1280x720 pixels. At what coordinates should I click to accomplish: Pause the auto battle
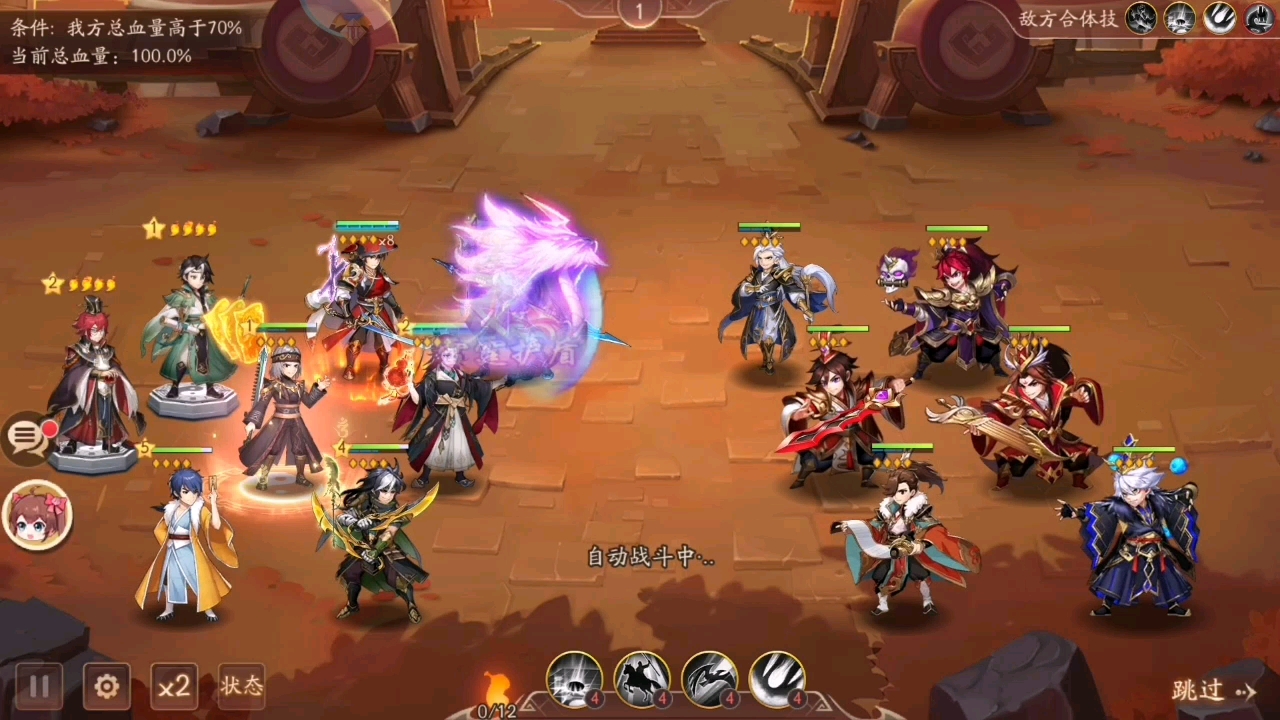click(x=39, y=686)
